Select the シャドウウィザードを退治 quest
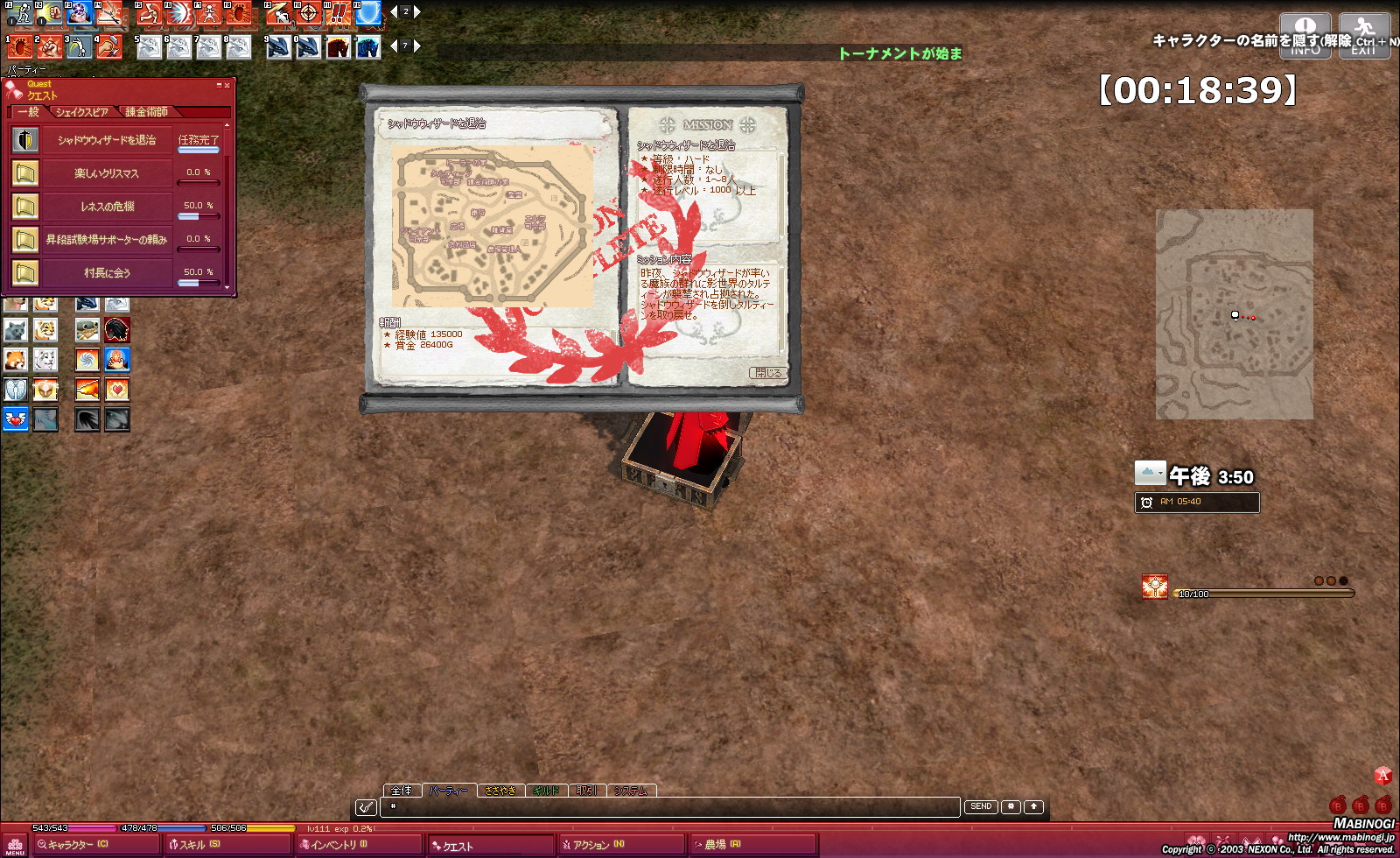Viewport: 1400px width, 858px height. click(x=106, y=140)
